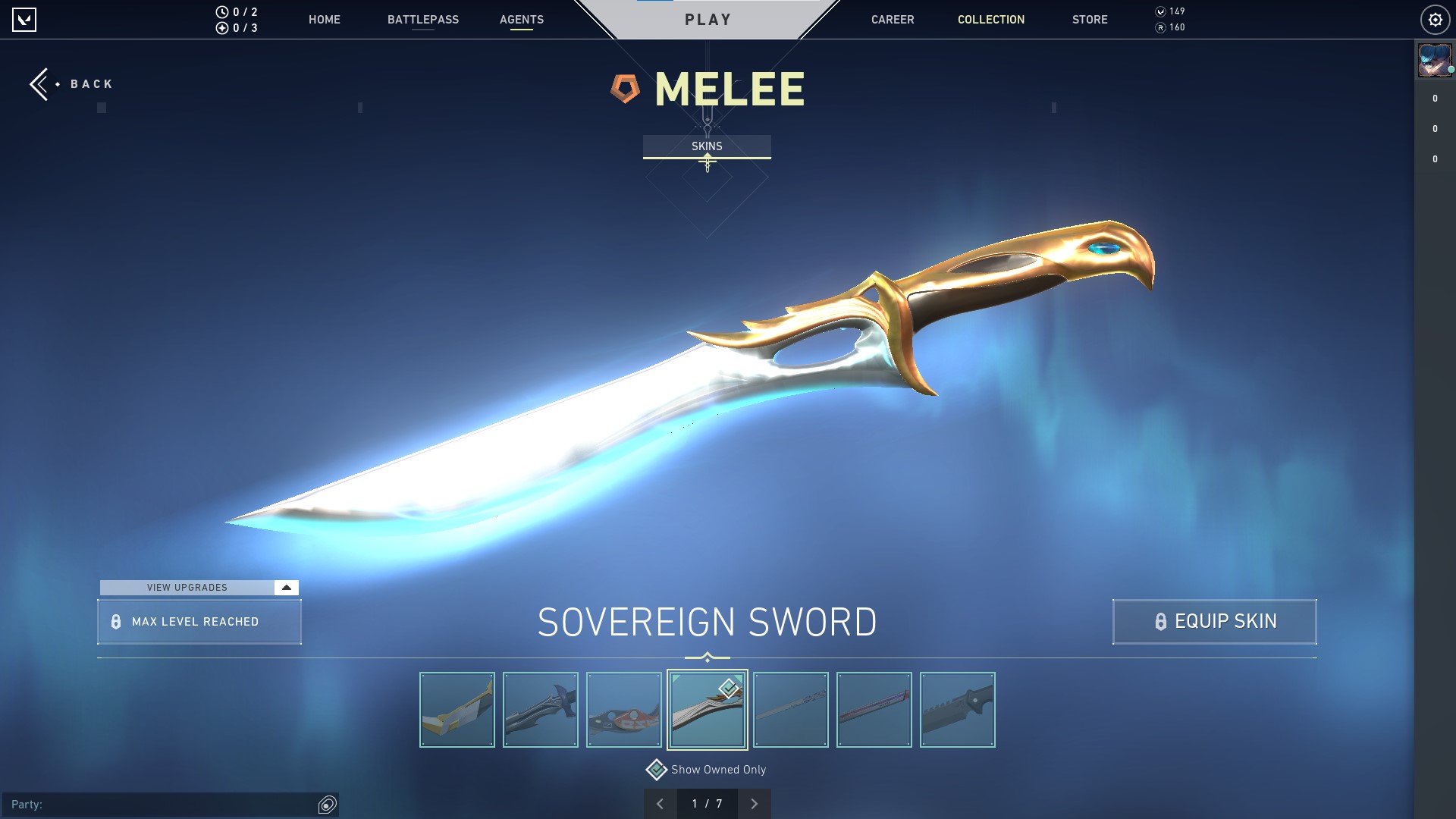Navigate to the CAREER section

point(892,20)
